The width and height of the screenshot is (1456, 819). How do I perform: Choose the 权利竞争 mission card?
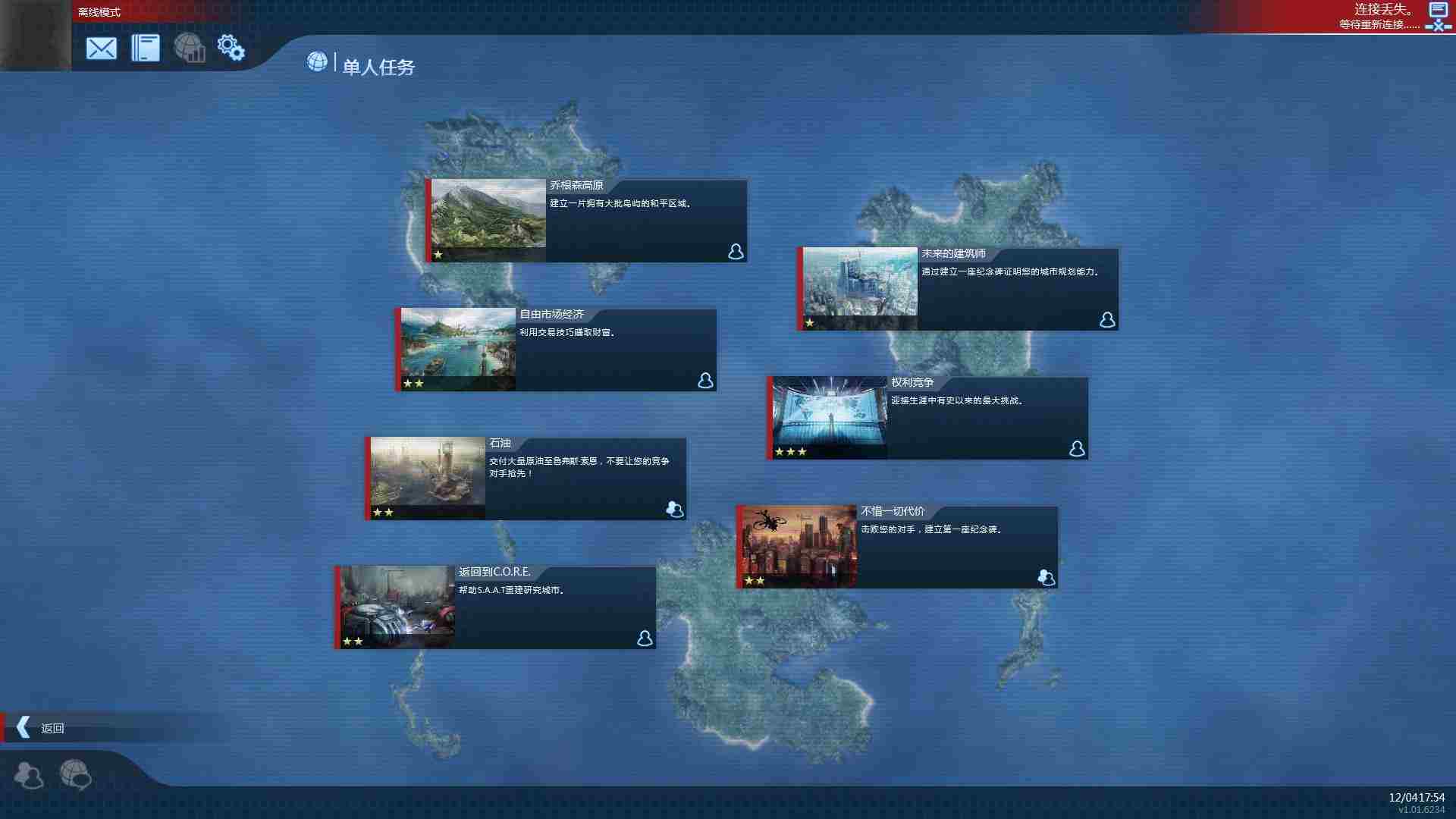point(927,418)
